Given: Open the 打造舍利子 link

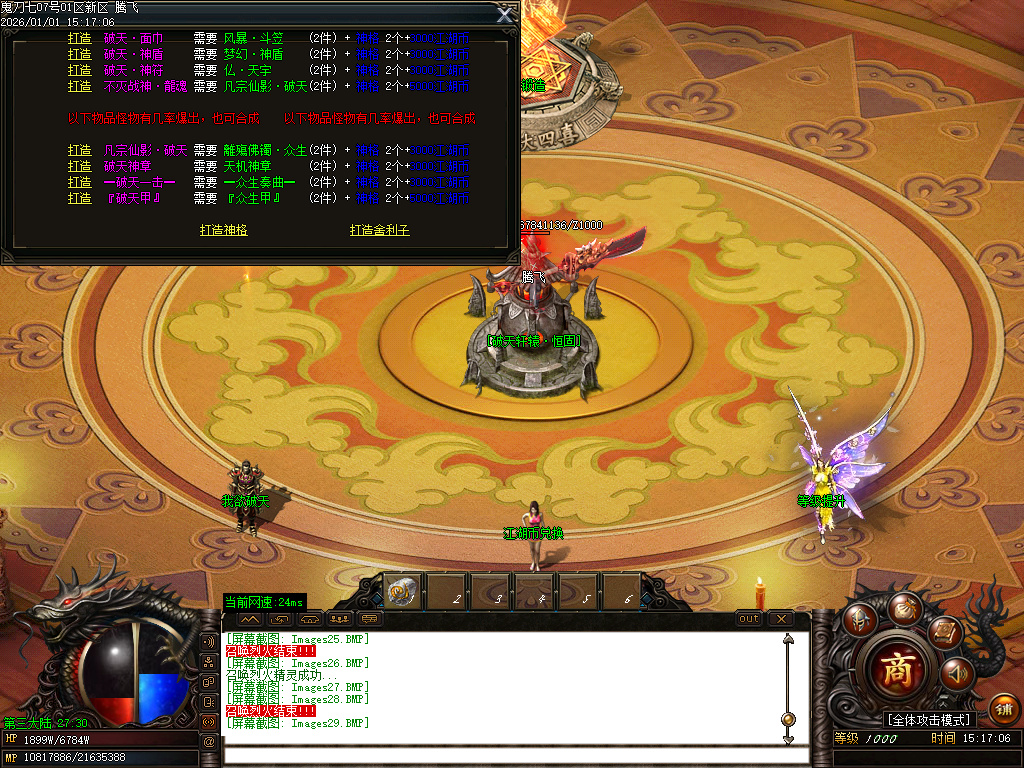Looking at the screenshot, I should [x=380, y=230].
